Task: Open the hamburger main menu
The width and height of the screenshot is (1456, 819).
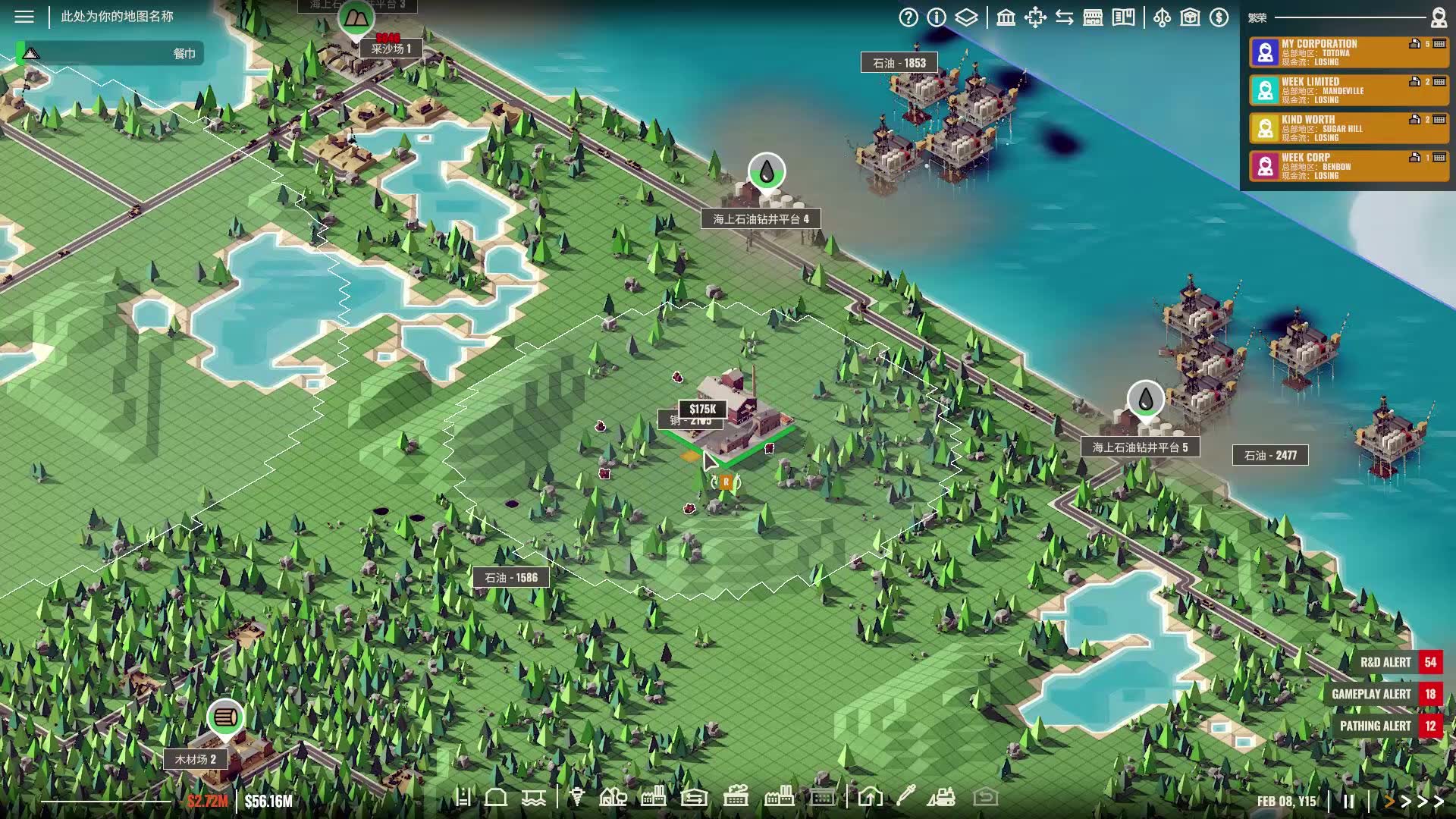Action: click(x=24, y=16)
